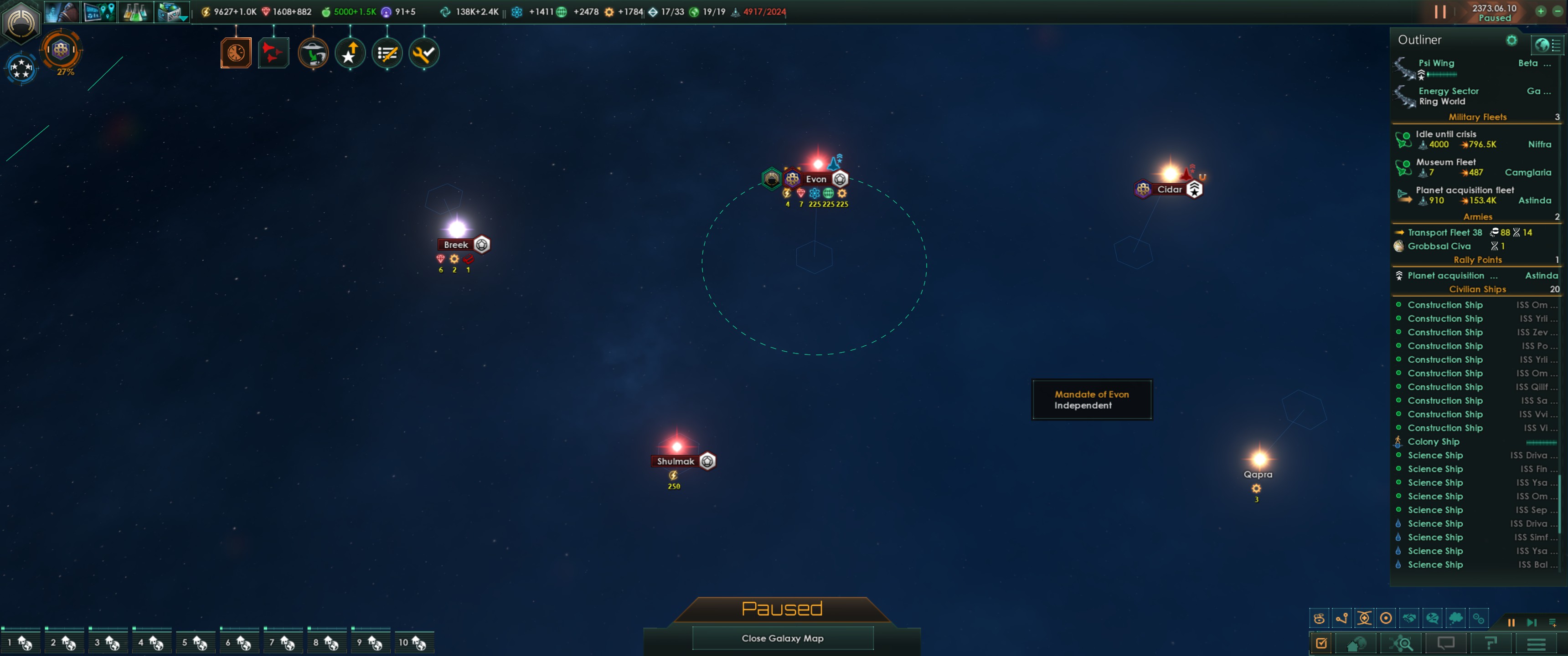Click the orange timer alert icon
The height and width of the screenshot is (656, 1568).
tap(236, 53)
